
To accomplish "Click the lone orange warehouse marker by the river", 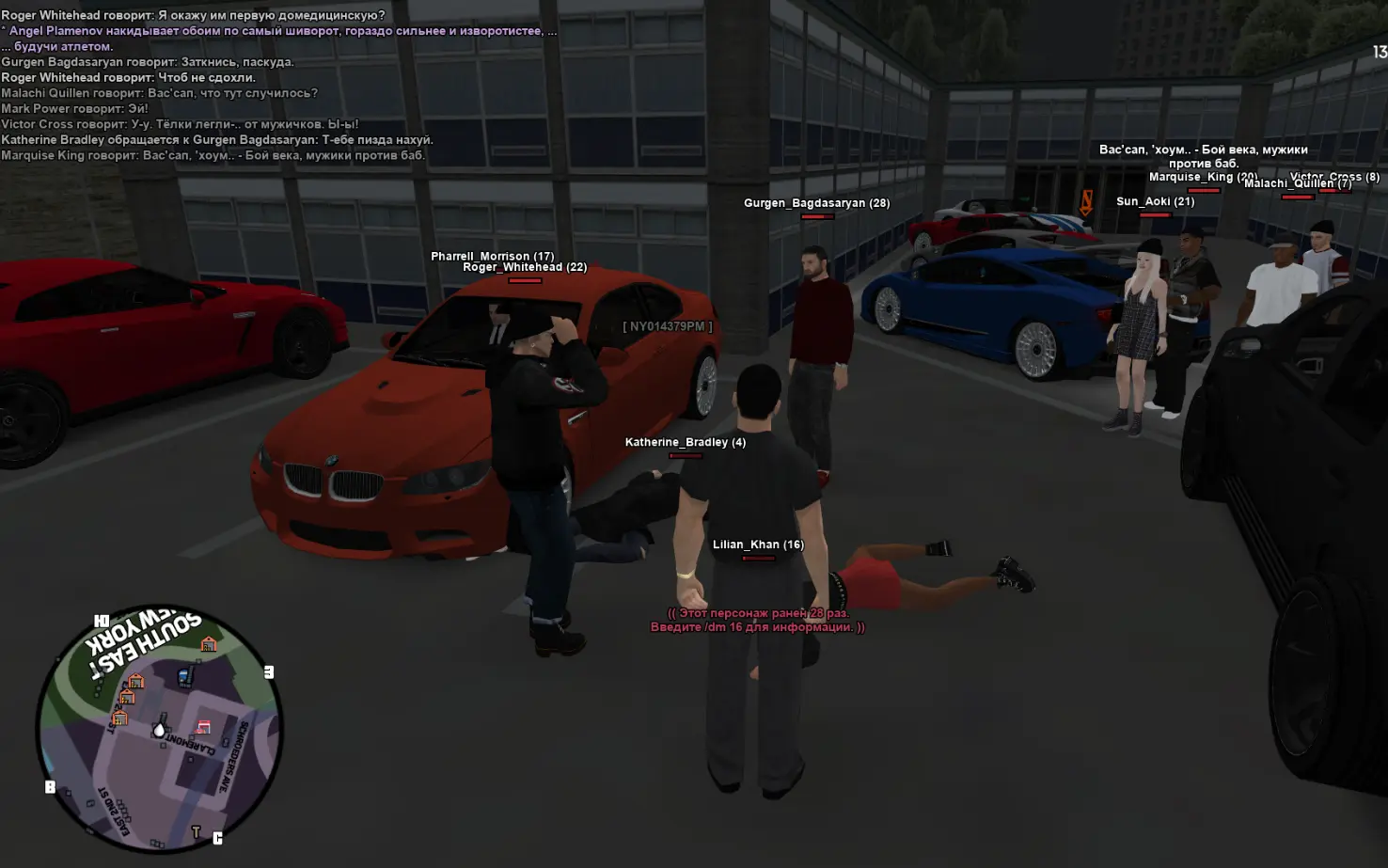I will point(209,644).
